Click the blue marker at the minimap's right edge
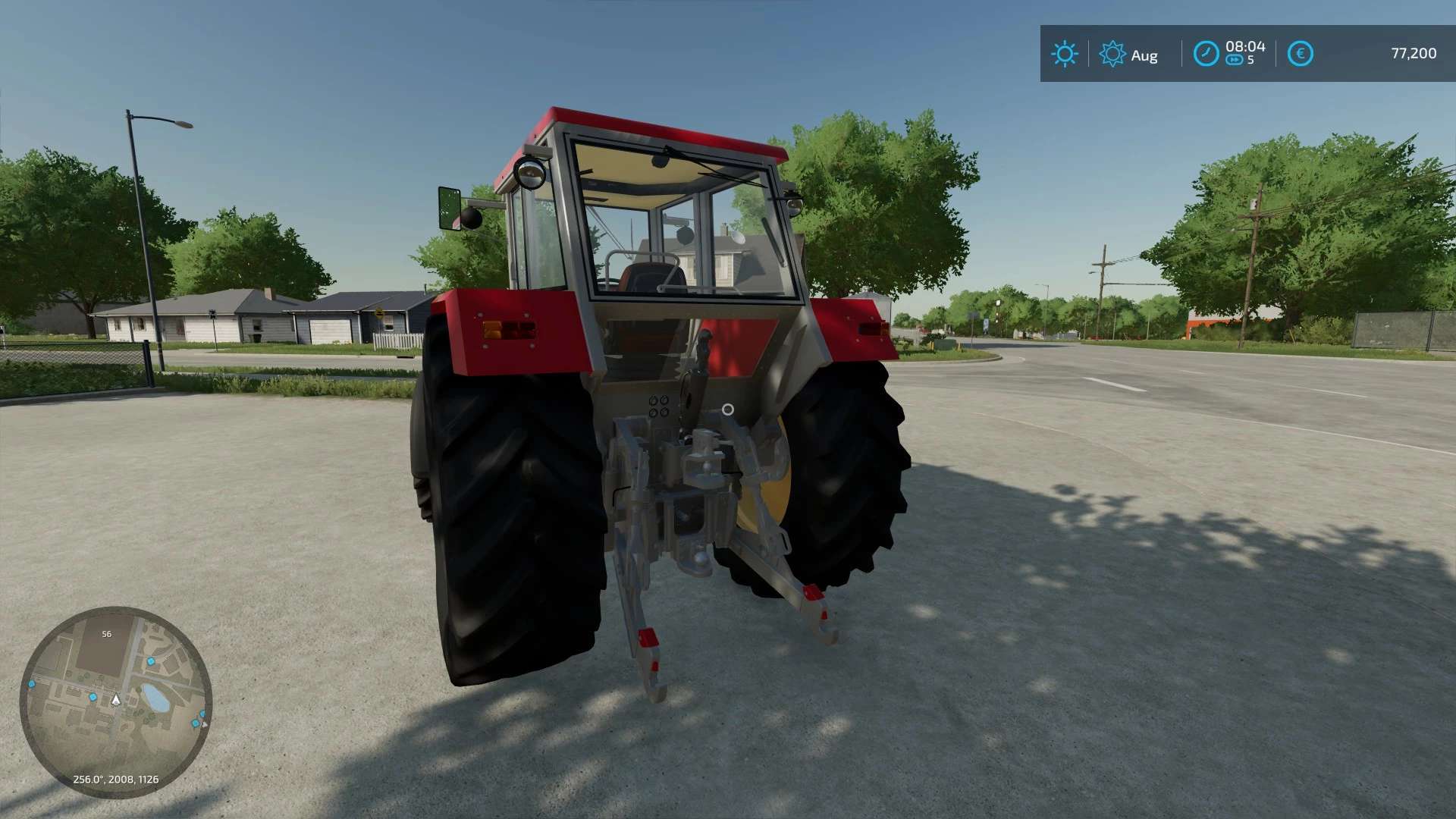Viewport: 1456px width, 819px height. coord(202,714)
